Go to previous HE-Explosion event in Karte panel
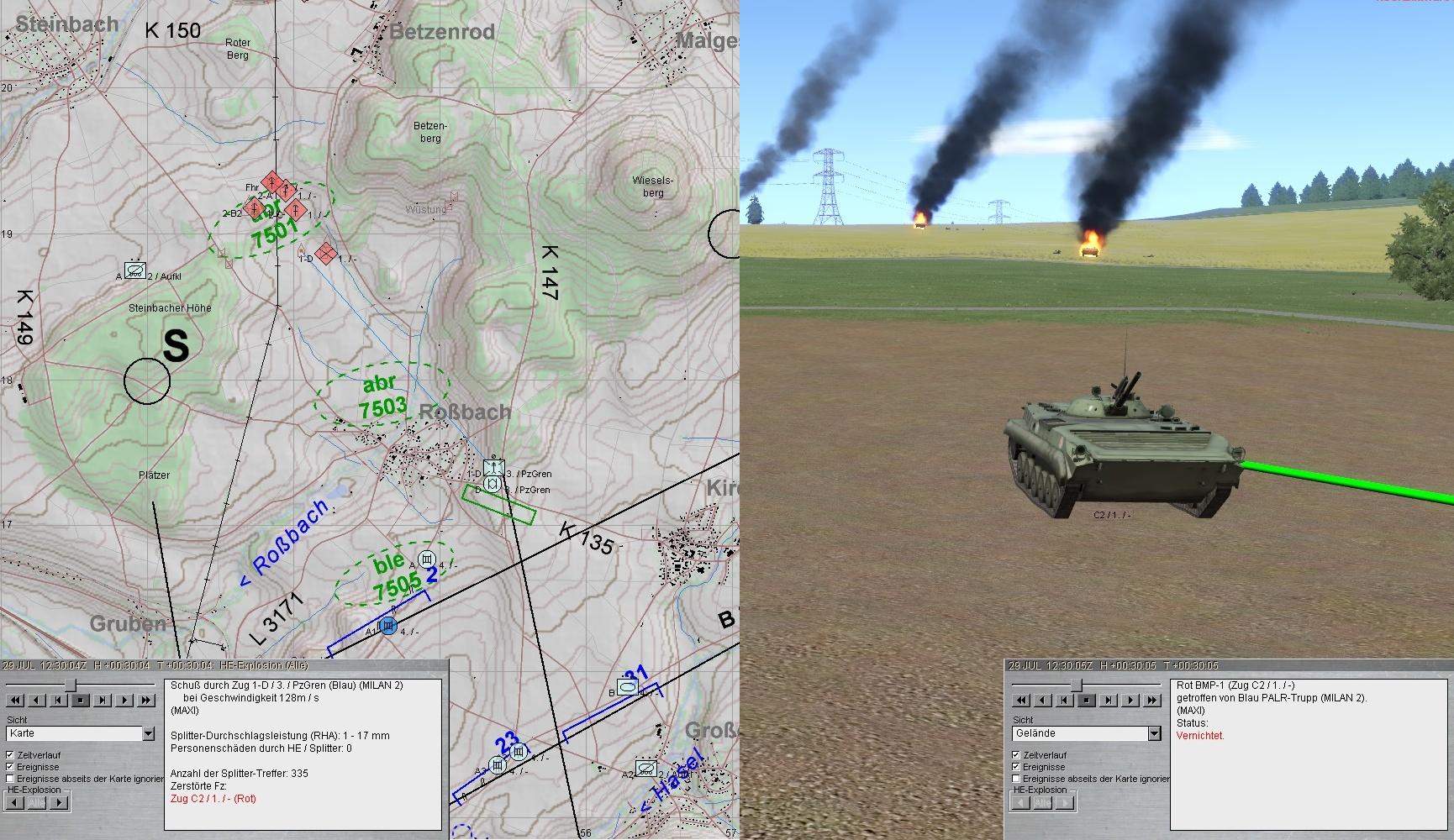This screenshot has height=840, width=1454. (14, 802)
